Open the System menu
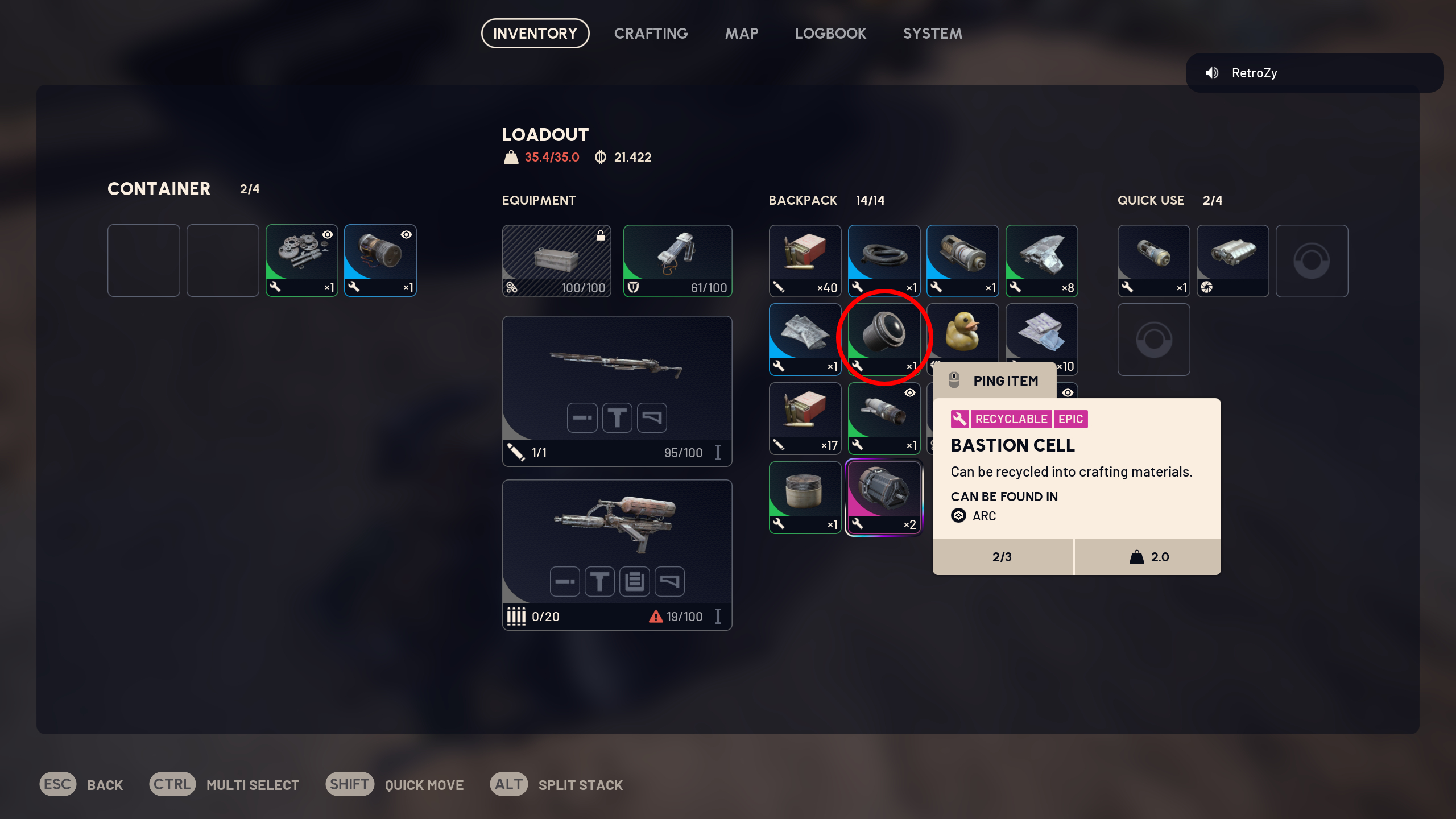 click(932, 33)
